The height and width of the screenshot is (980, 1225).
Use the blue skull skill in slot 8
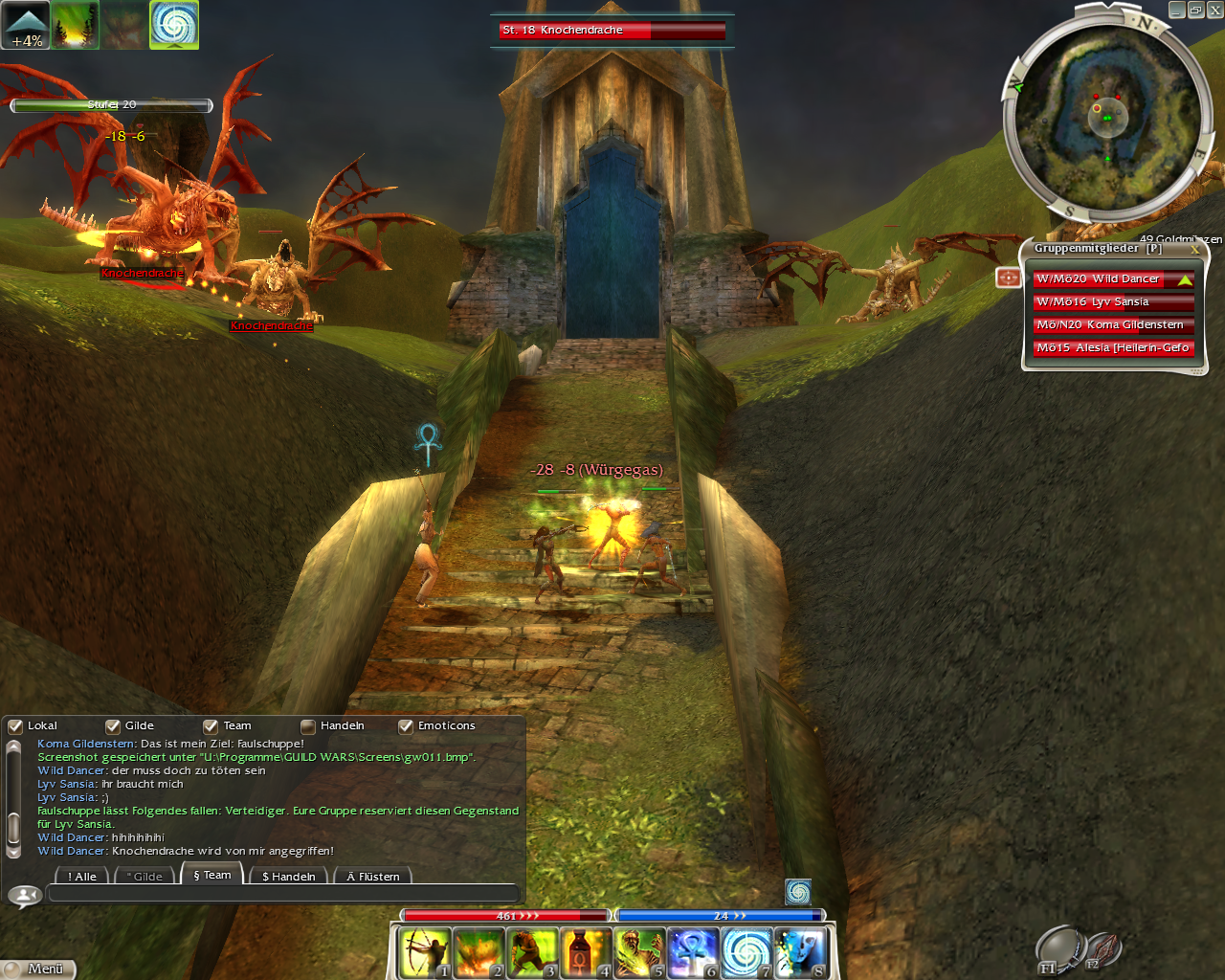click(x=799, y=953)
